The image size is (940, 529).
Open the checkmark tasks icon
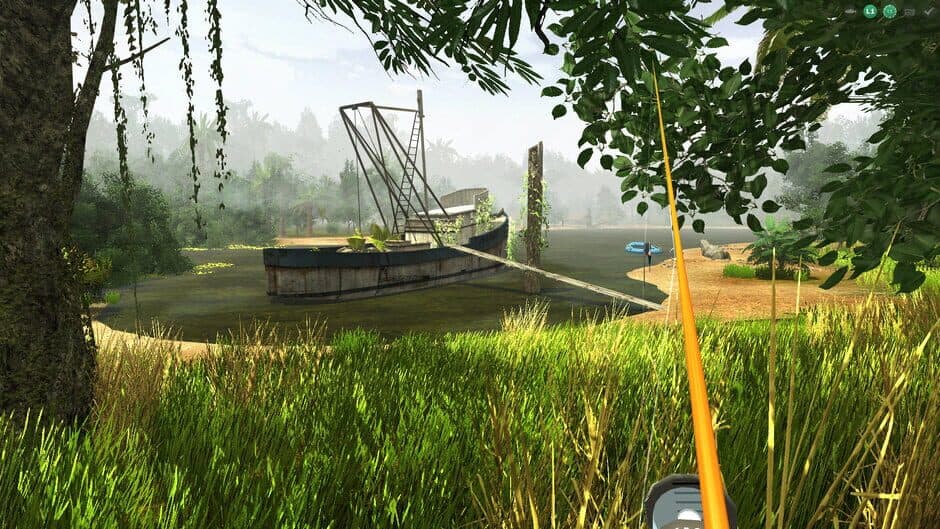(929, 11)
